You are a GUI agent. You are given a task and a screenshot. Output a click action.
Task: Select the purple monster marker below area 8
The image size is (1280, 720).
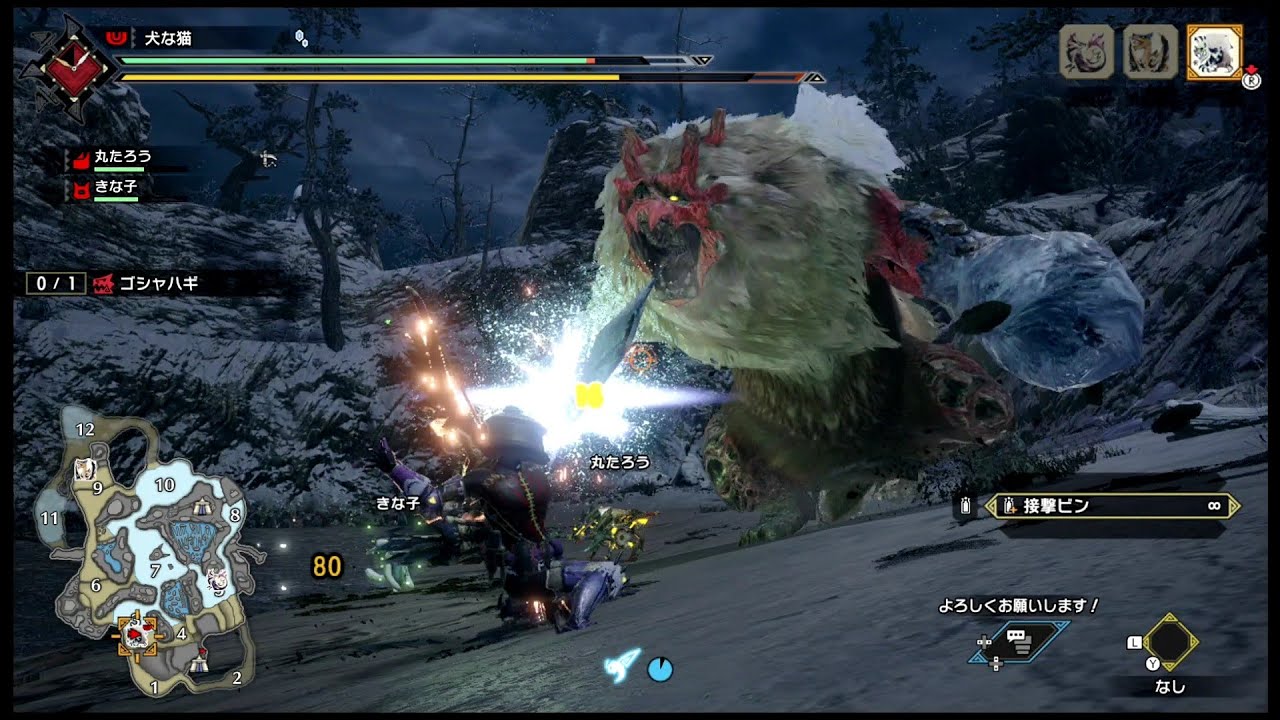(x=217, y=578)
